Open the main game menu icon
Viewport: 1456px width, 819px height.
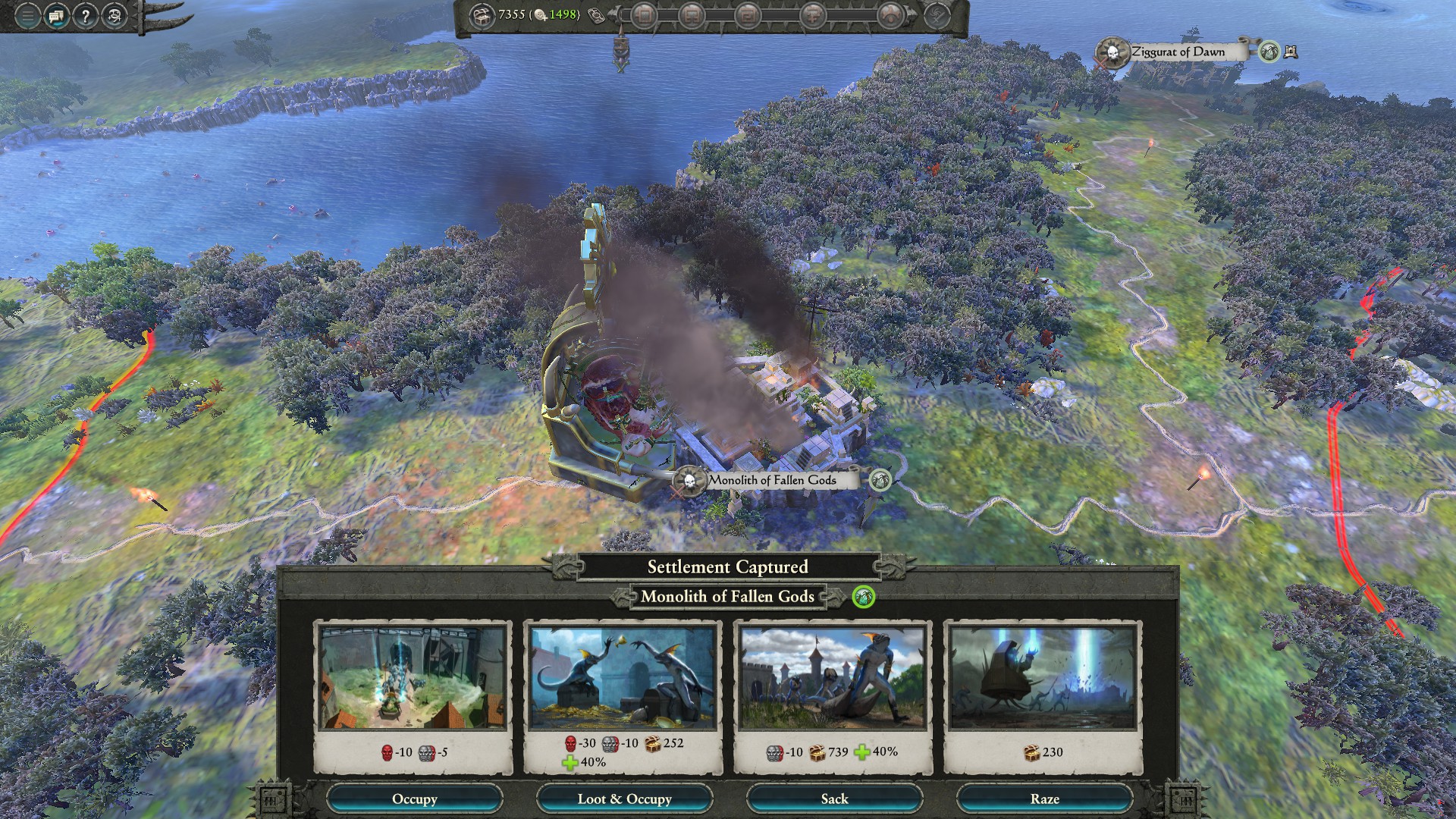coord(27,15)
